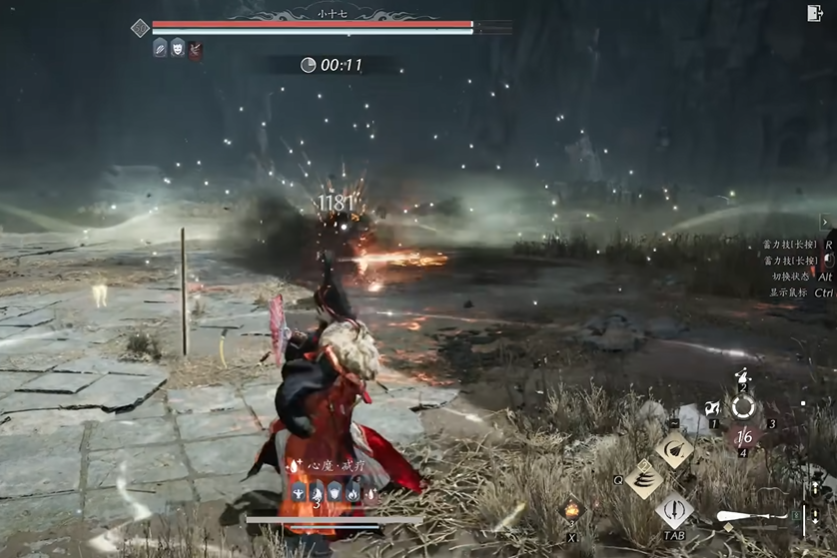Viewport: 837px width, 558px height.
Task: Click the flexing-arms strength buff icon
Action: [300, 492]
